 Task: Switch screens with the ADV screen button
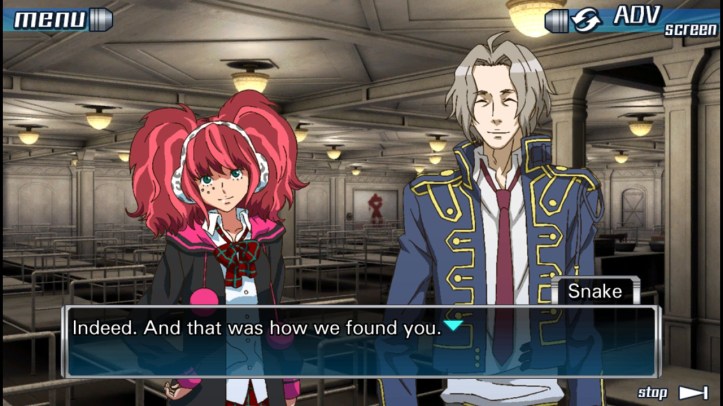tap(632, 19)
